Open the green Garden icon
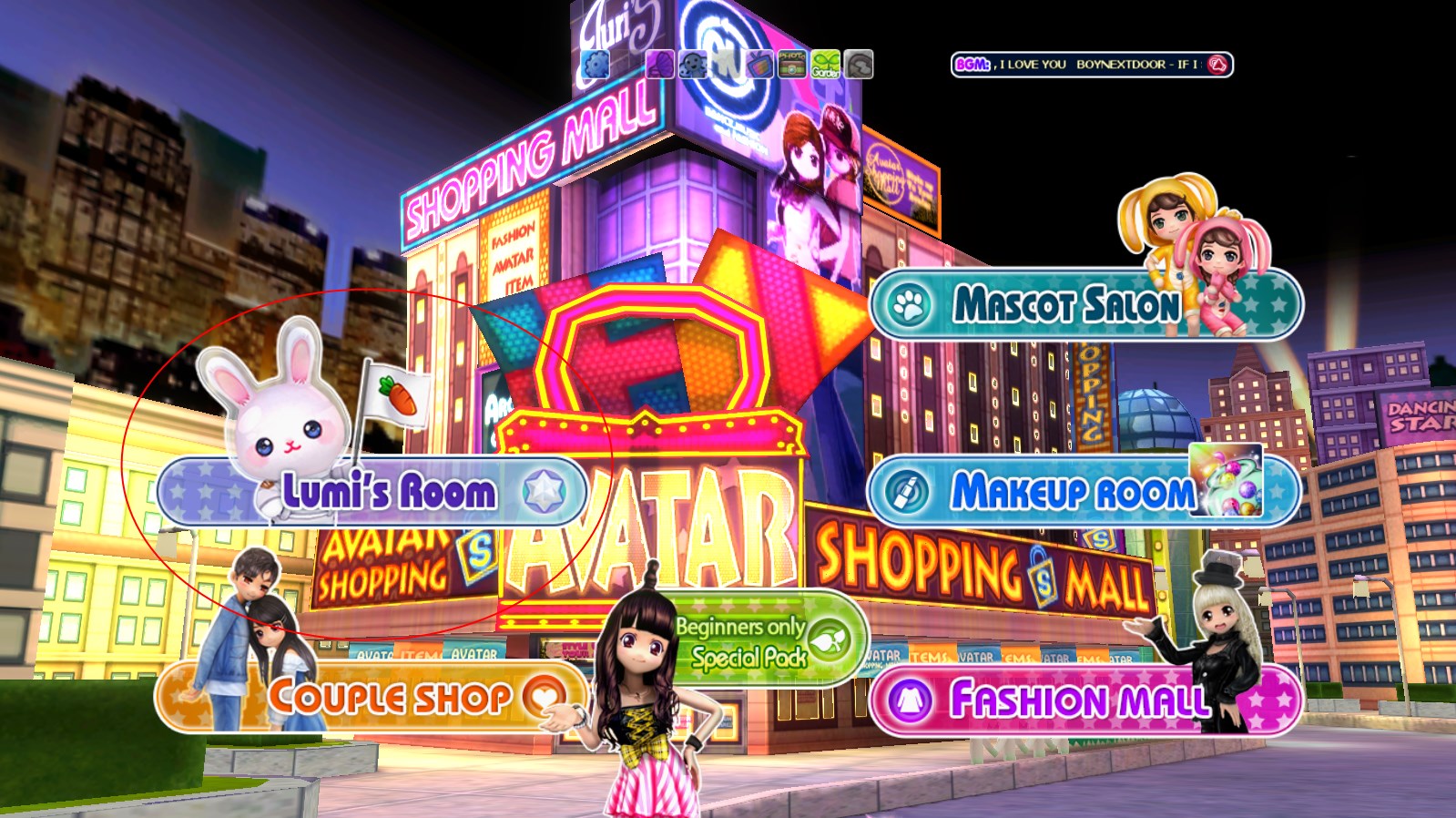Viewport: 1456px width, 818px height. coord(825,65)
